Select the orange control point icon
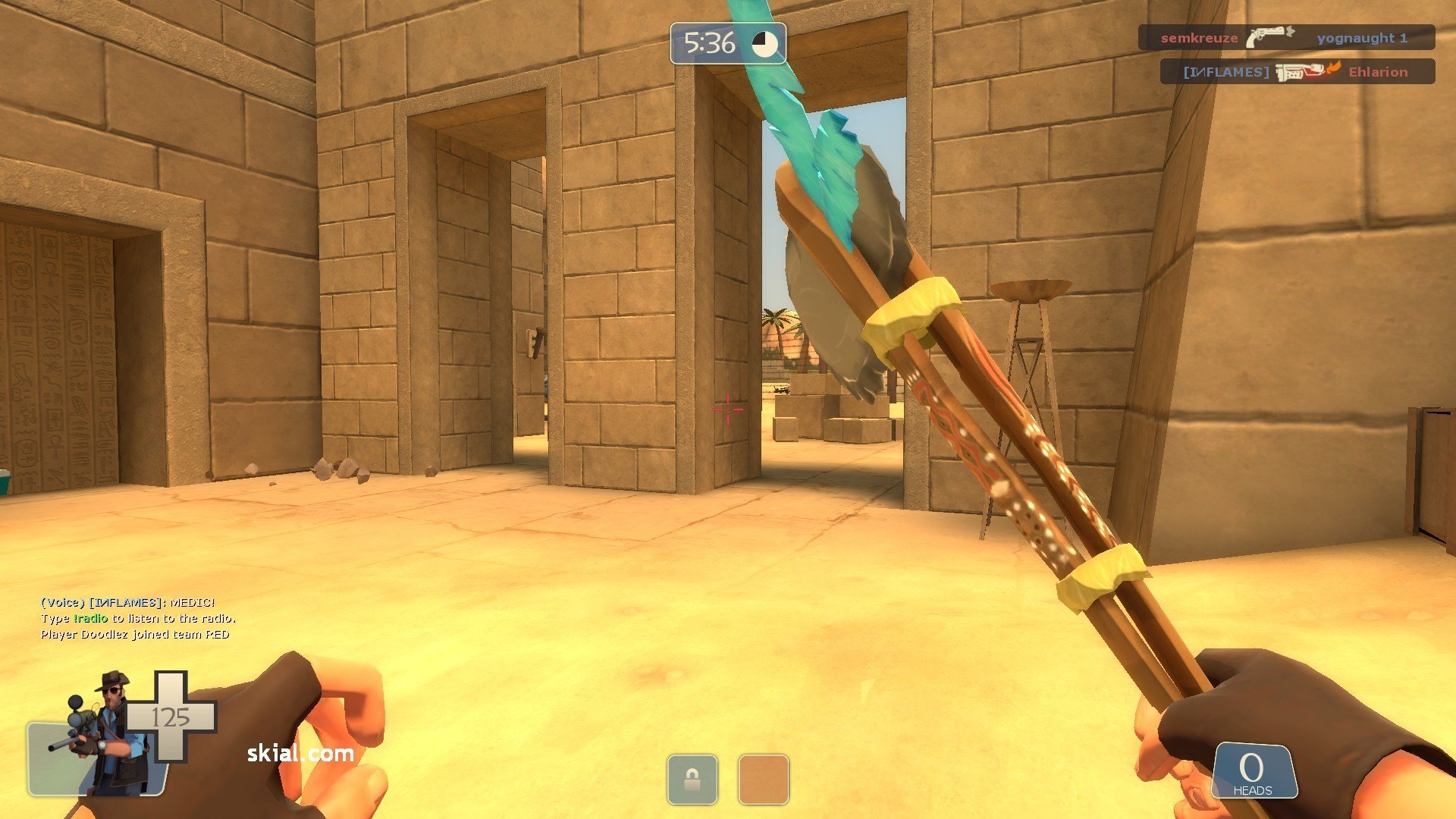 click(763, 779)
